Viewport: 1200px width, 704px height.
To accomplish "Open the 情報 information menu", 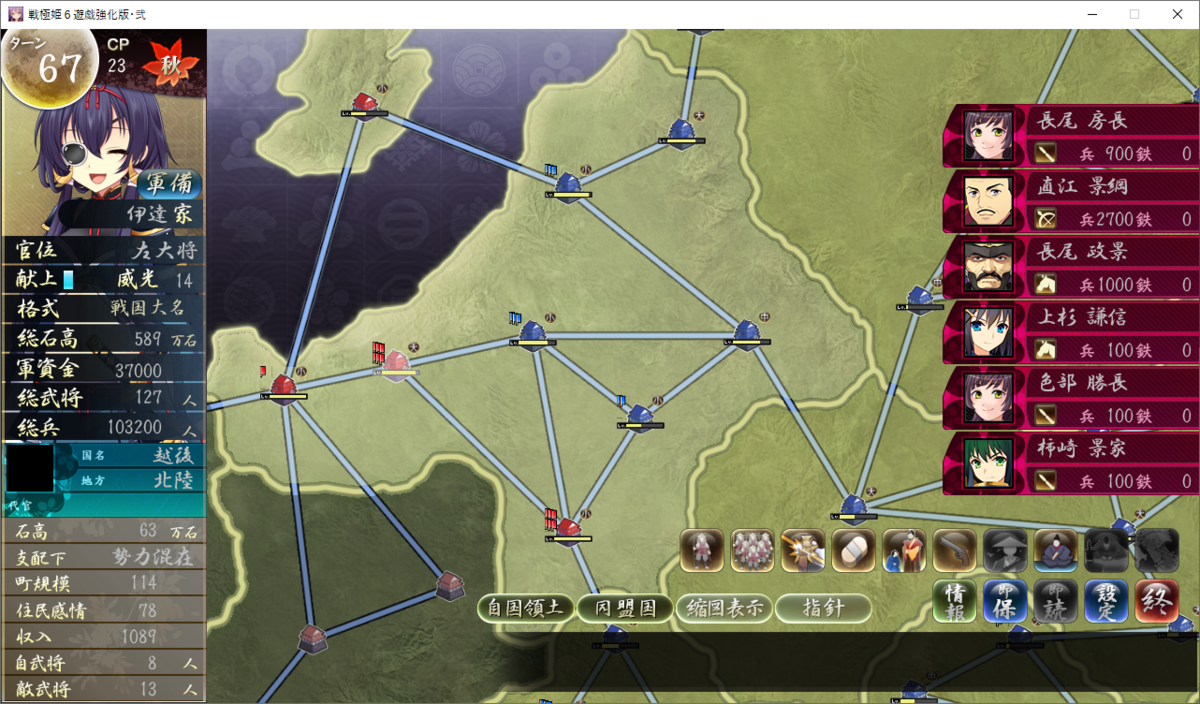I will (x=954, y=602).
